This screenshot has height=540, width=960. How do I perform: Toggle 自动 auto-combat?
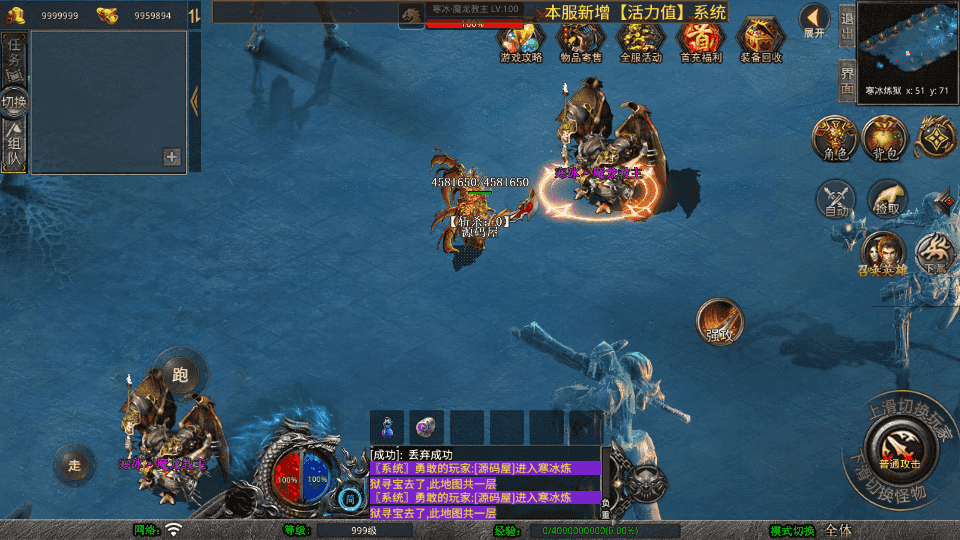[835, 200]
